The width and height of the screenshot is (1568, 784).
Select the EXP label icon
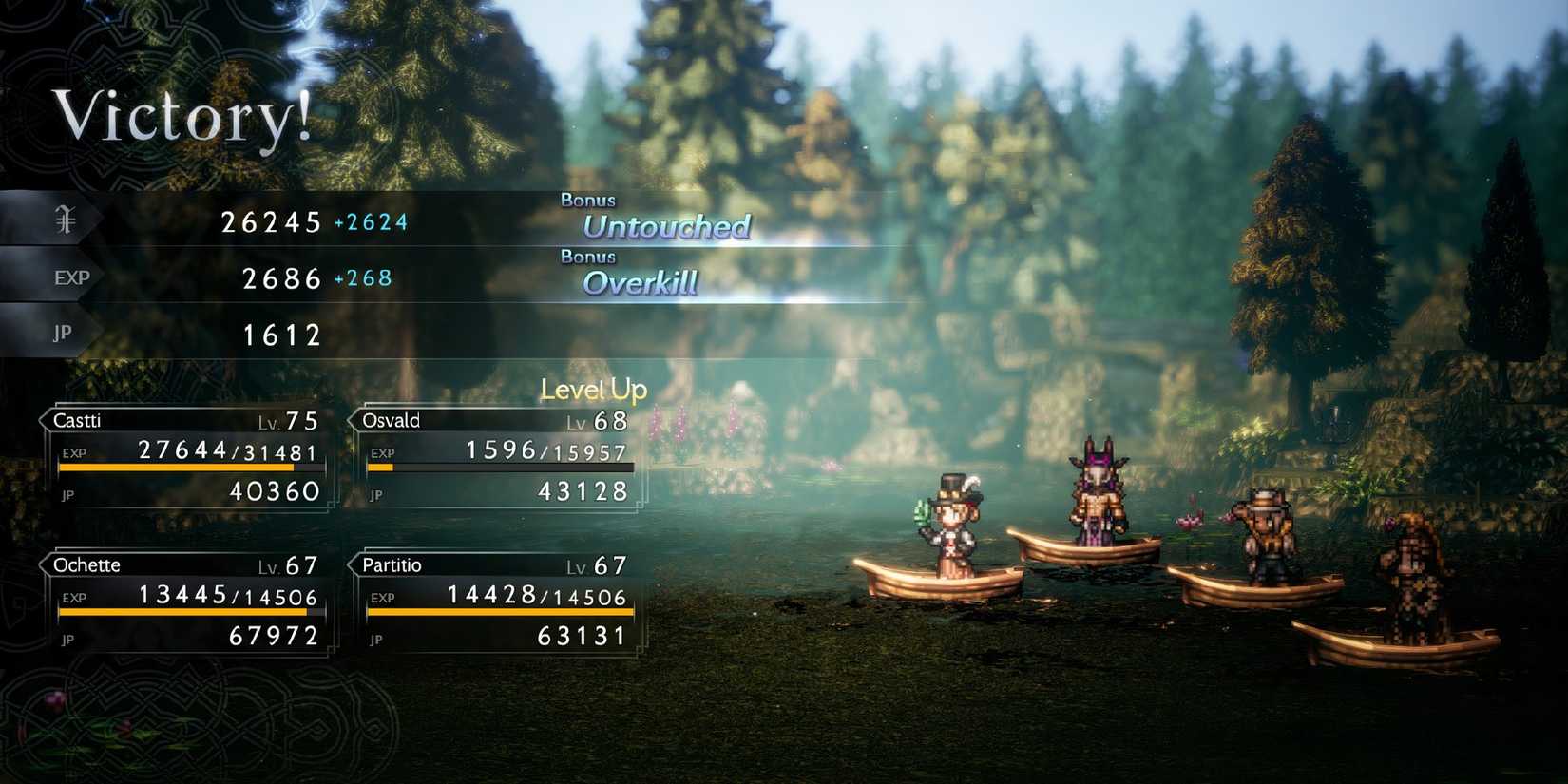tap(70, 277)
